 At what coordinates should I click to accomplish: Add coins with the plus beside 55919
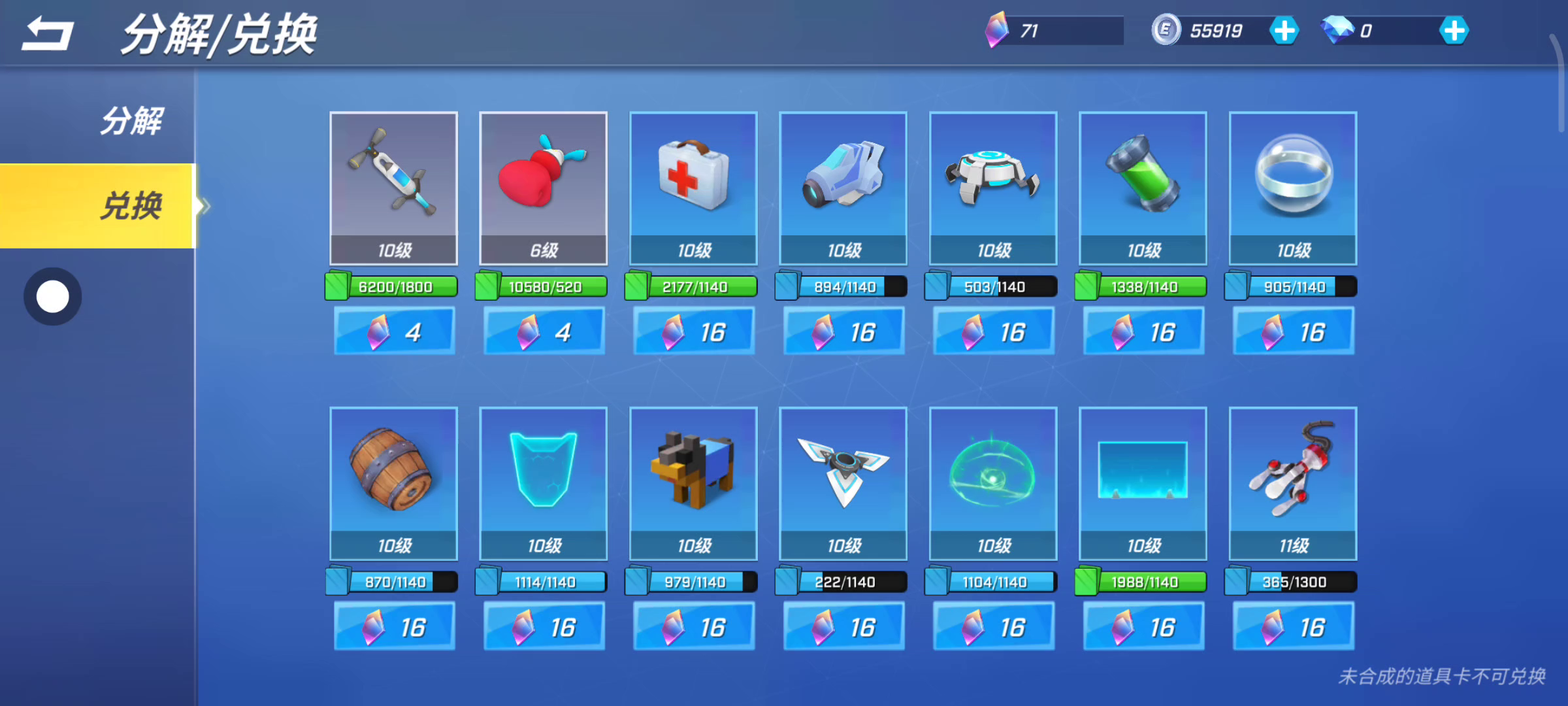coord(1284,31)
